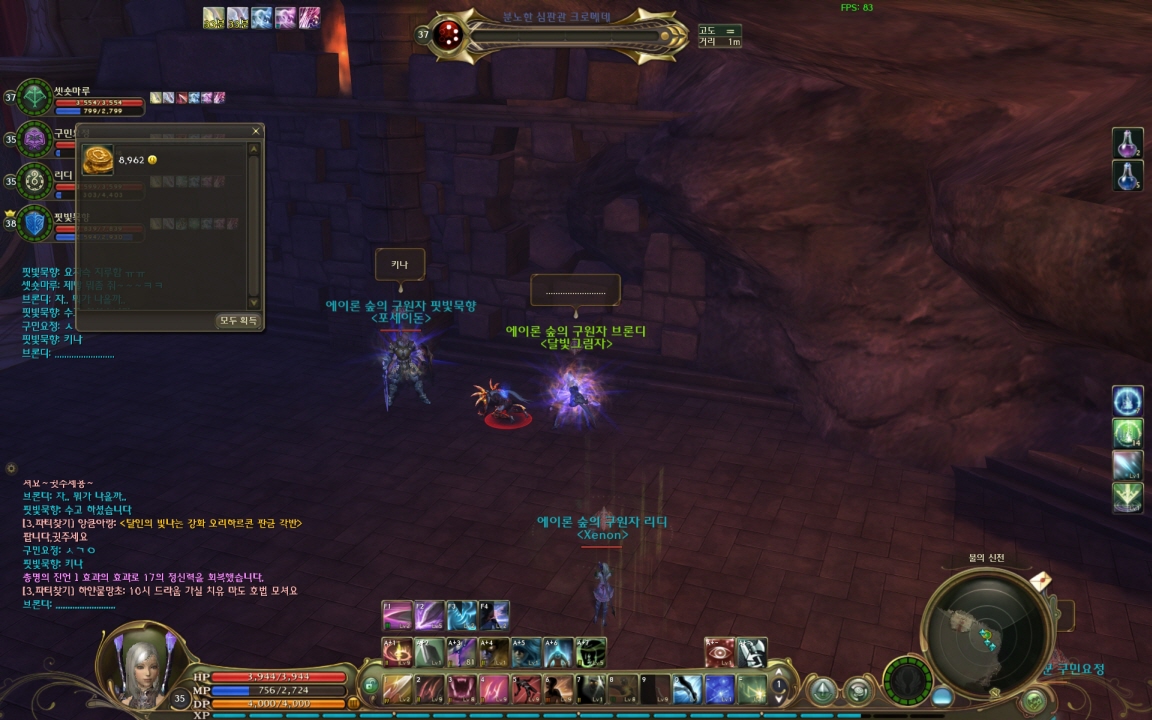This screenshot has width=1152, height=720.
Task: Switch hotbar page with the up arrow
Action: 779,673
